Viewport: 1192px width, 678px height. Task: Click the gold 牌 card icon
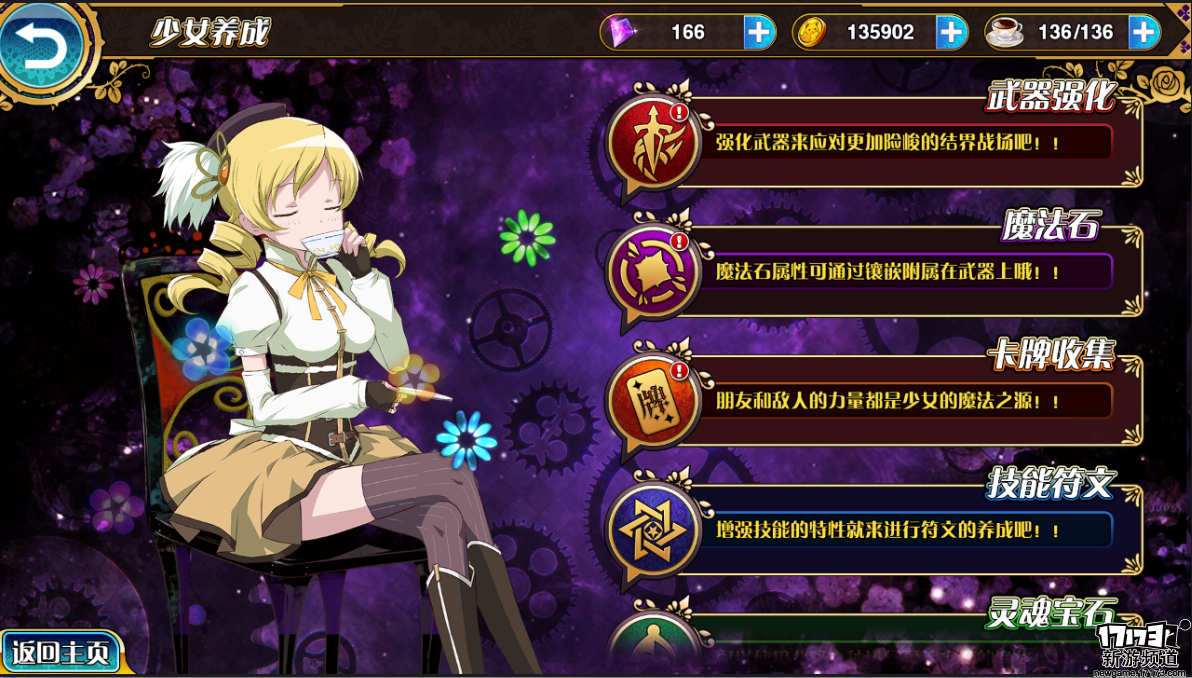[x=653, y=402]
